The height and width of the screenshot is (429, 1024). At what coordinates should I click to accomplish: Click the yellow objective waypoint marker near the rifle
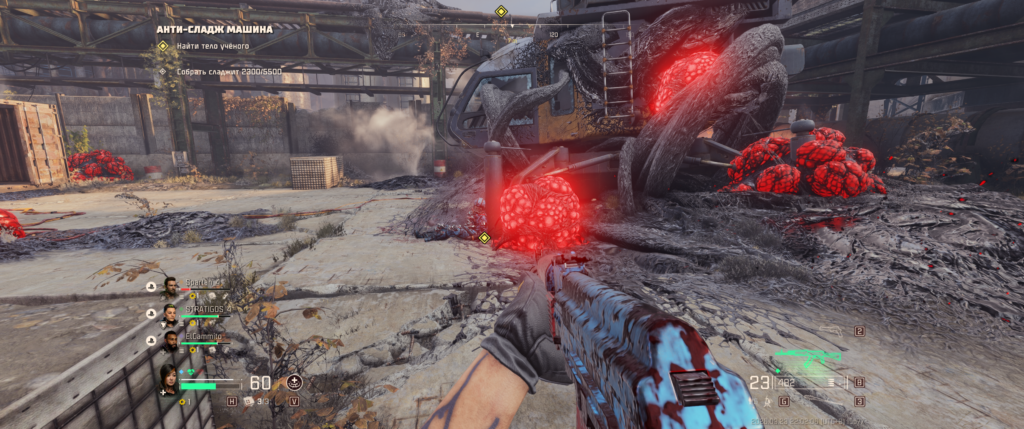coord(484,238)
